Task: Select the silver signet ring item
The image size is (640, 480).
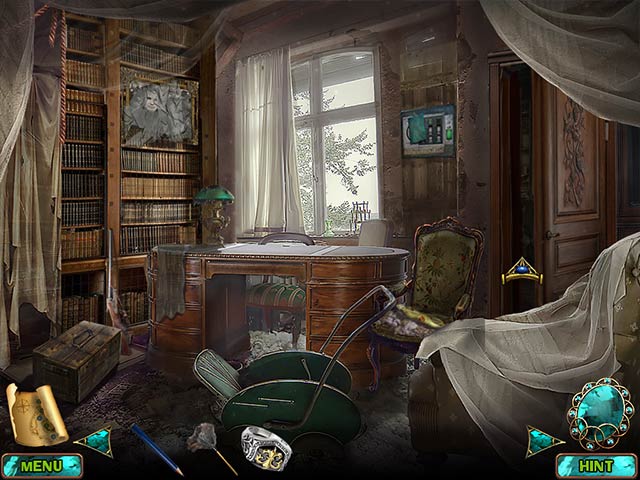Action: tap(265, 447)
